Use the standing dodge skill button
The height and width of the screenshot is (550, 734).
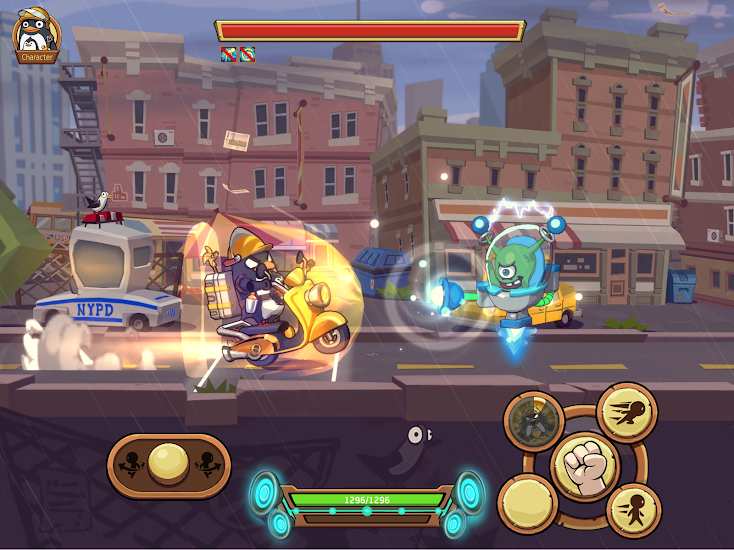(x=633, y=509)
